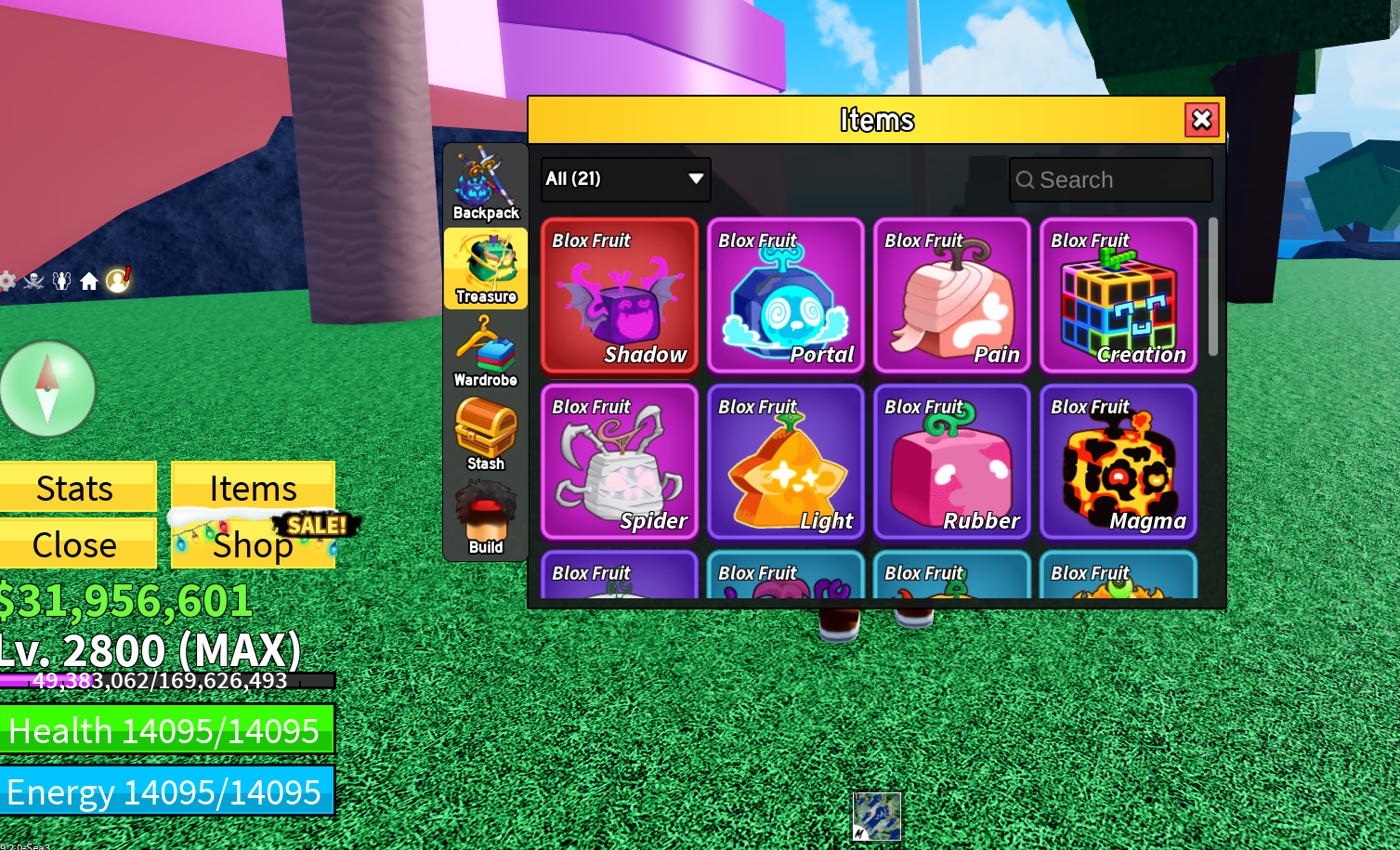Image resolution: width=1400 pixels, height=850 pixels.
Task: Open the Stats panel
Action: point(77,487)
